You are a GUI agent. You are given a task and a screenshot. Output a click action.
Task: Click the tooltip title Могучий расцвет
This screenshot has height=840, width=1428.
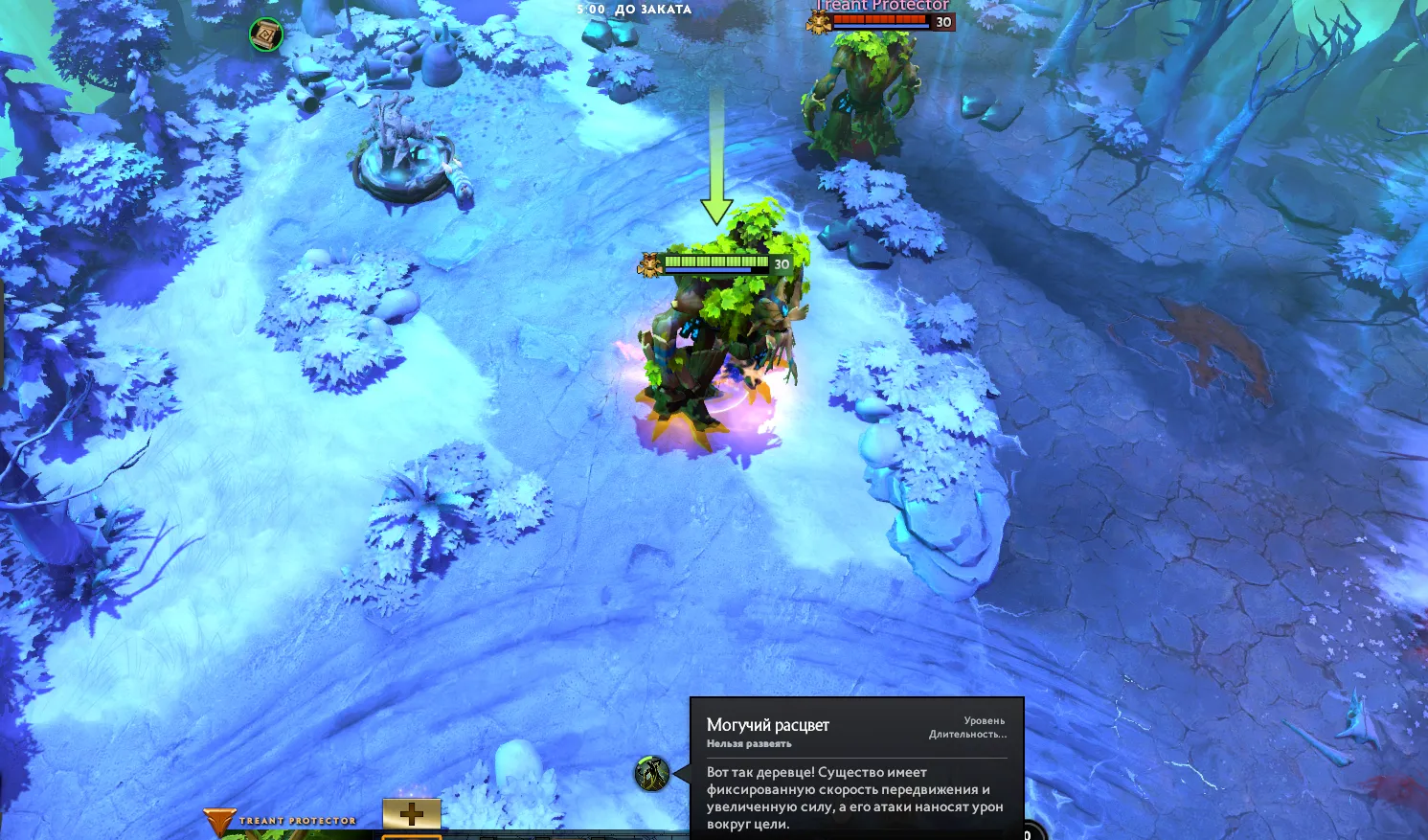click(768, 724)
